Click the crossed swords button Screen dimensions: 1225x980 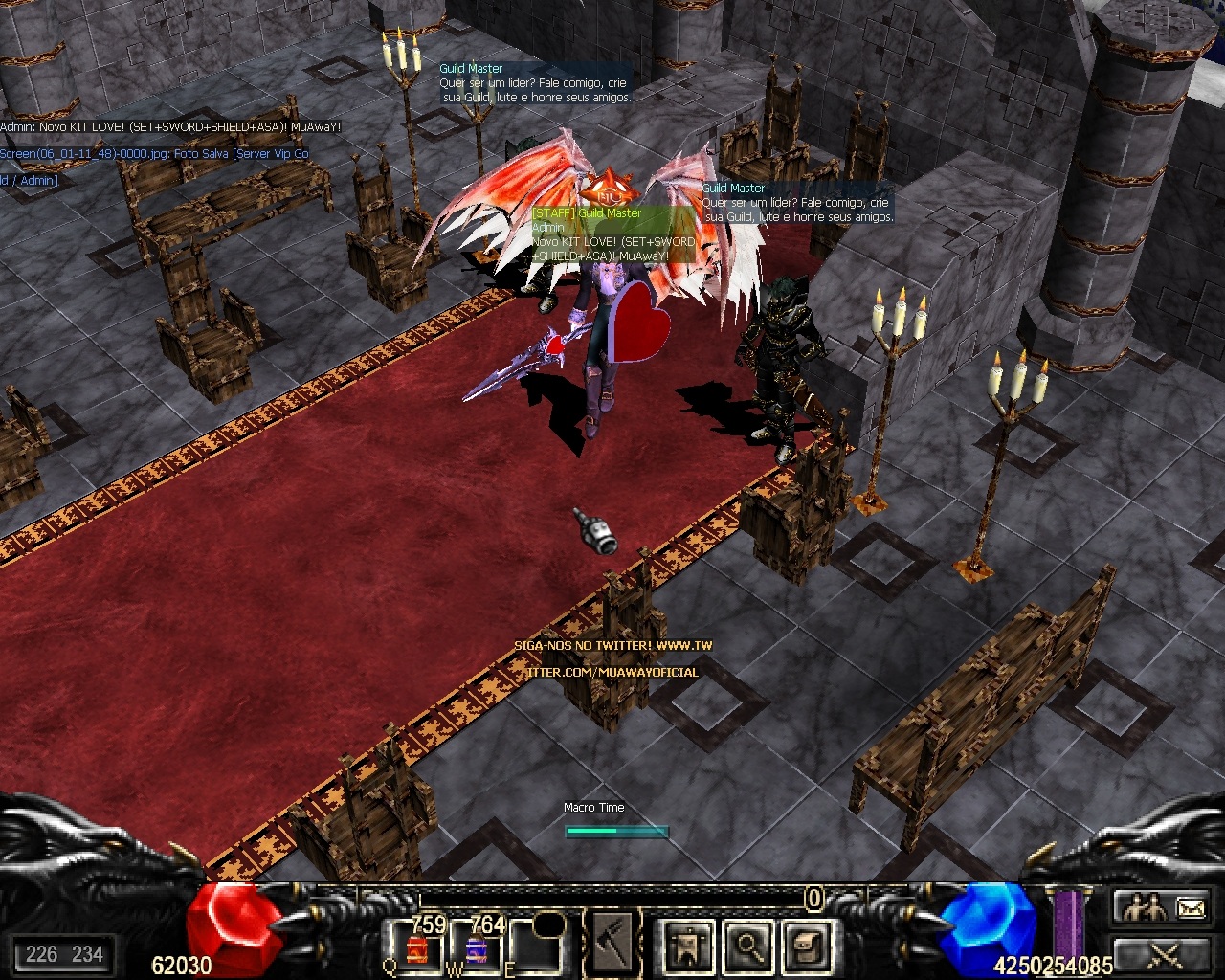1163,954
